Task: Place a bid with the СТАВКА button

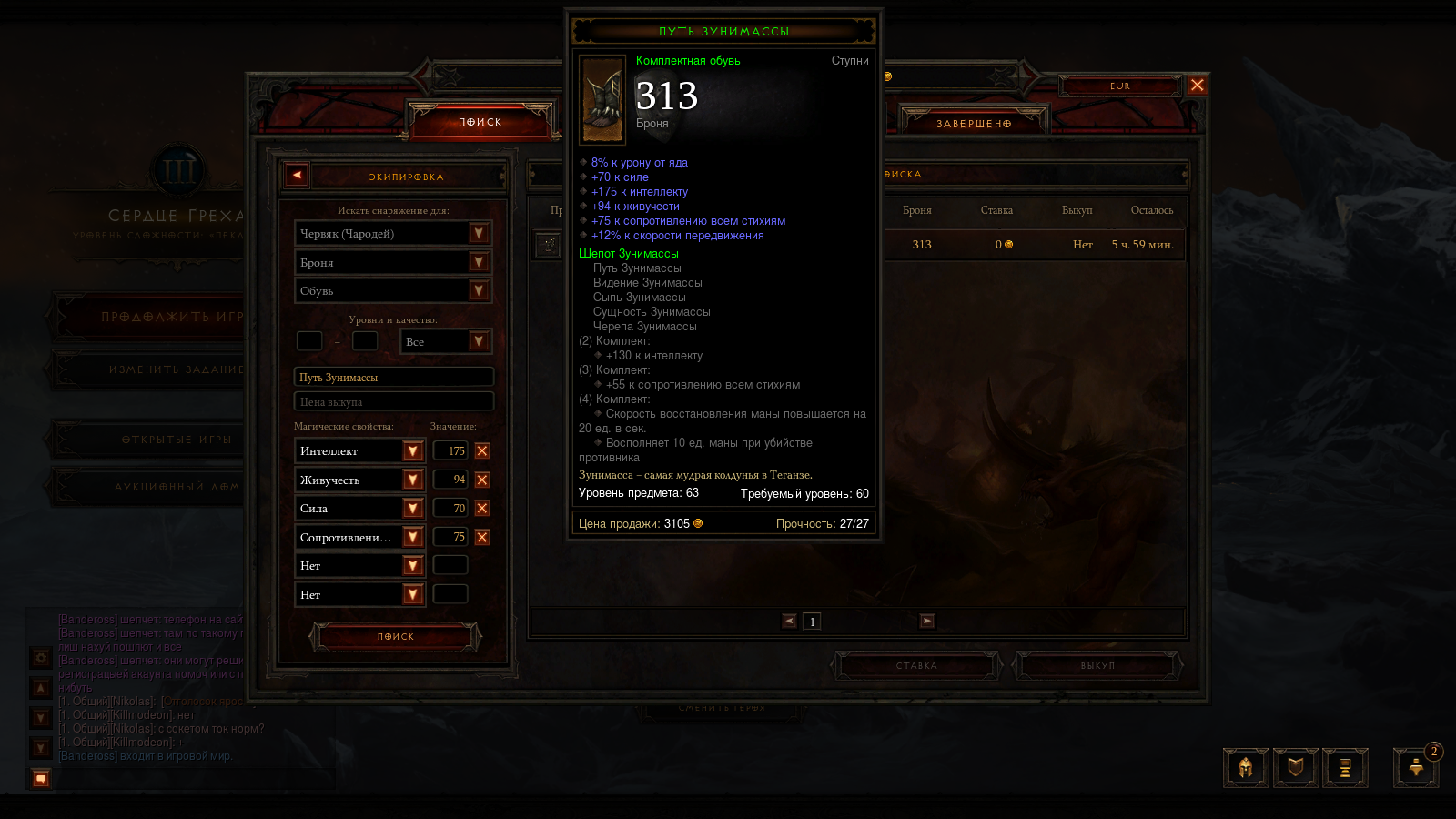Action: click(x=916, y=666)
